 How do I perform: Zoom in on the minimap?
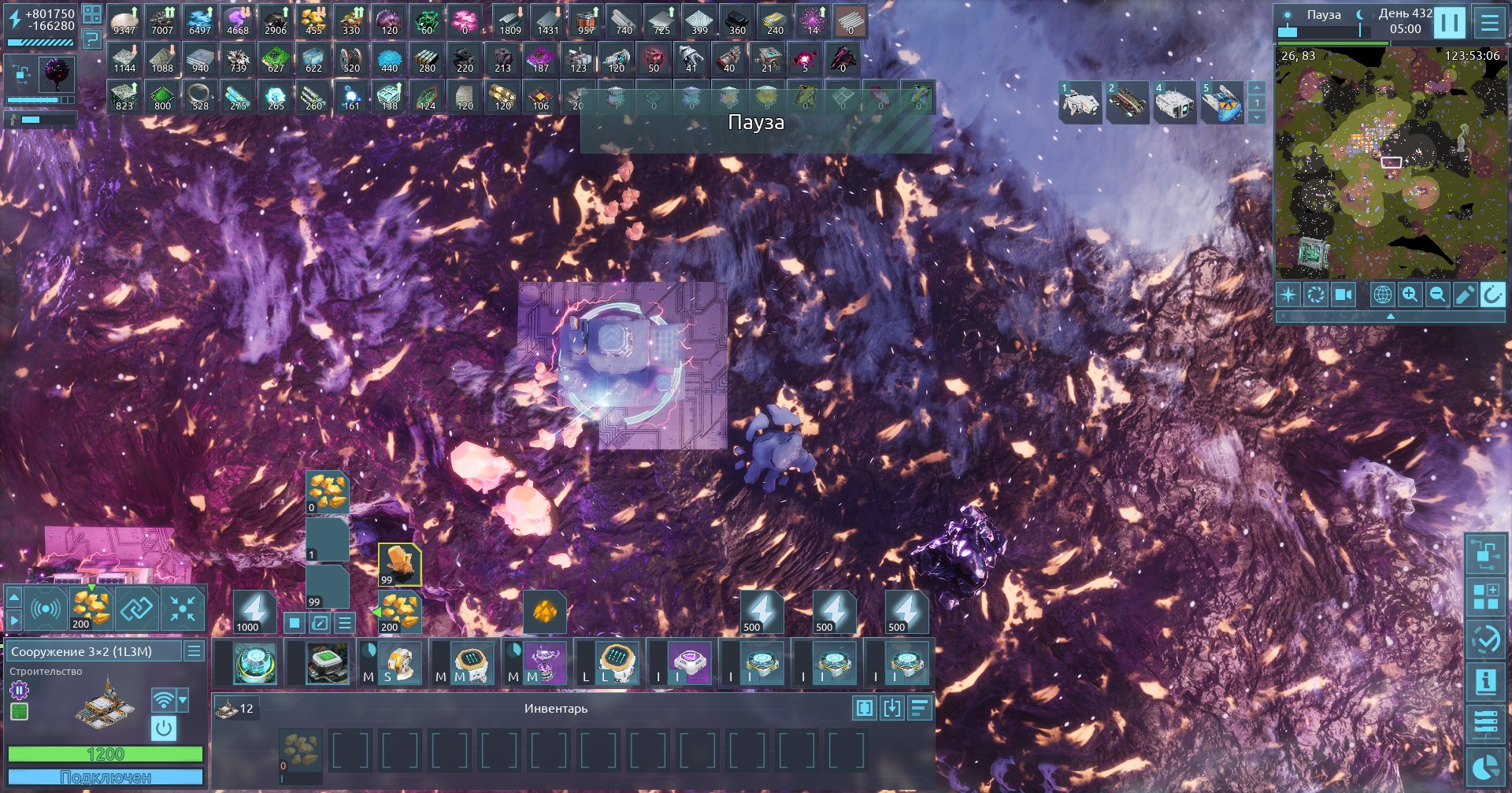(x=1410, y=295)
